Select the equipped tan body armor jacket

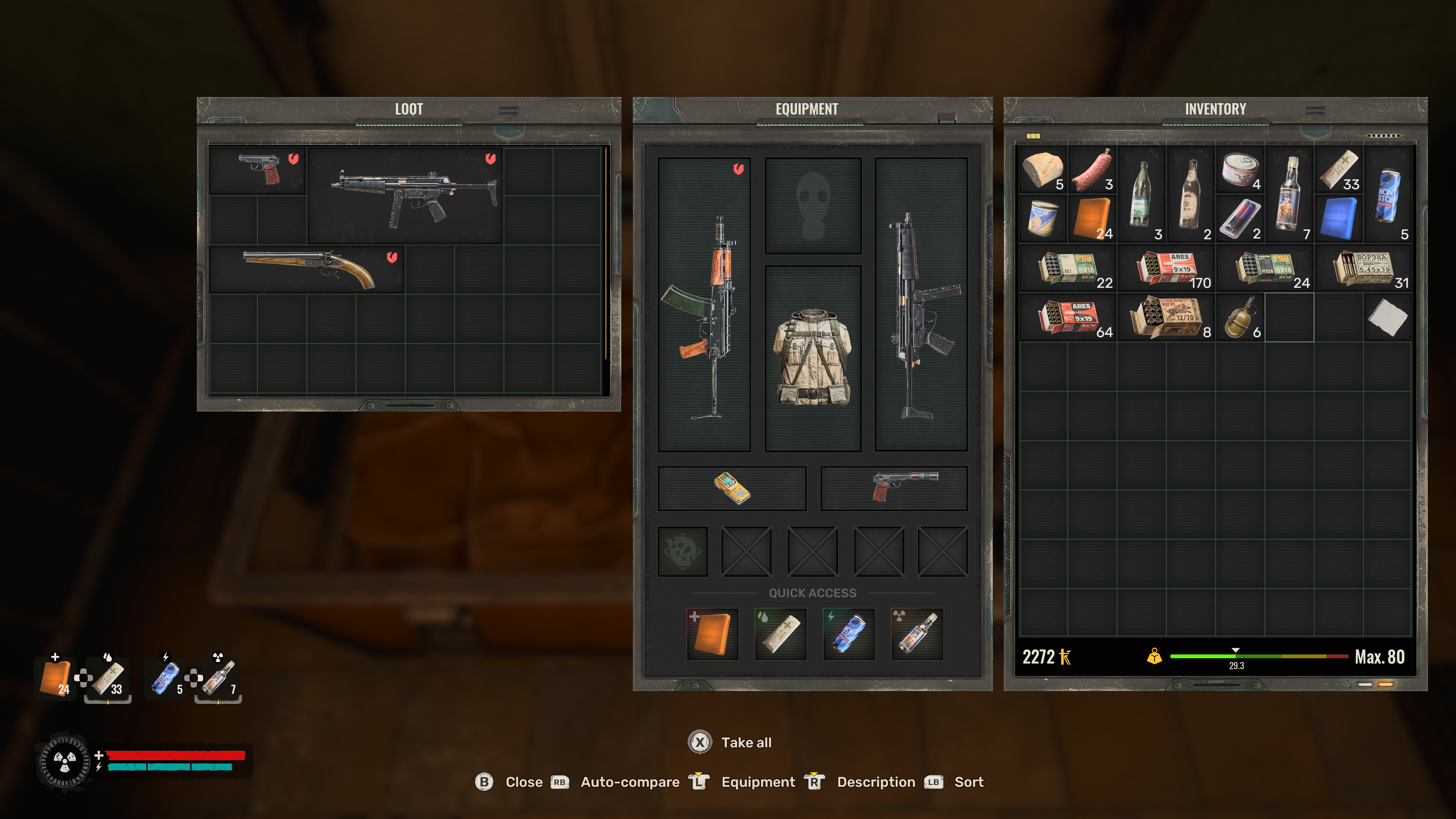coord(812,358)
